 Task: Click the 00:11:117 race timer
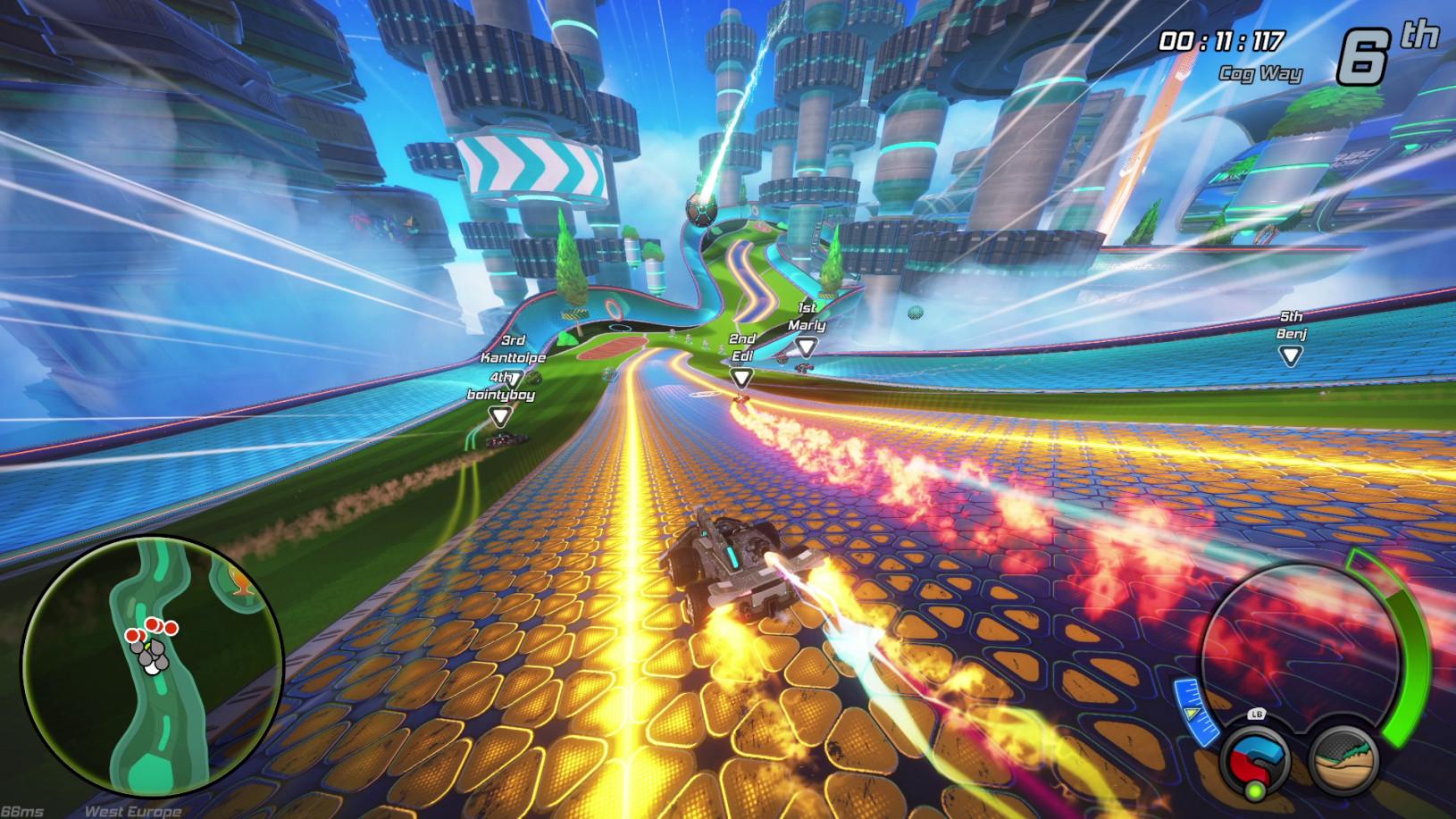tap(1219, 39)
